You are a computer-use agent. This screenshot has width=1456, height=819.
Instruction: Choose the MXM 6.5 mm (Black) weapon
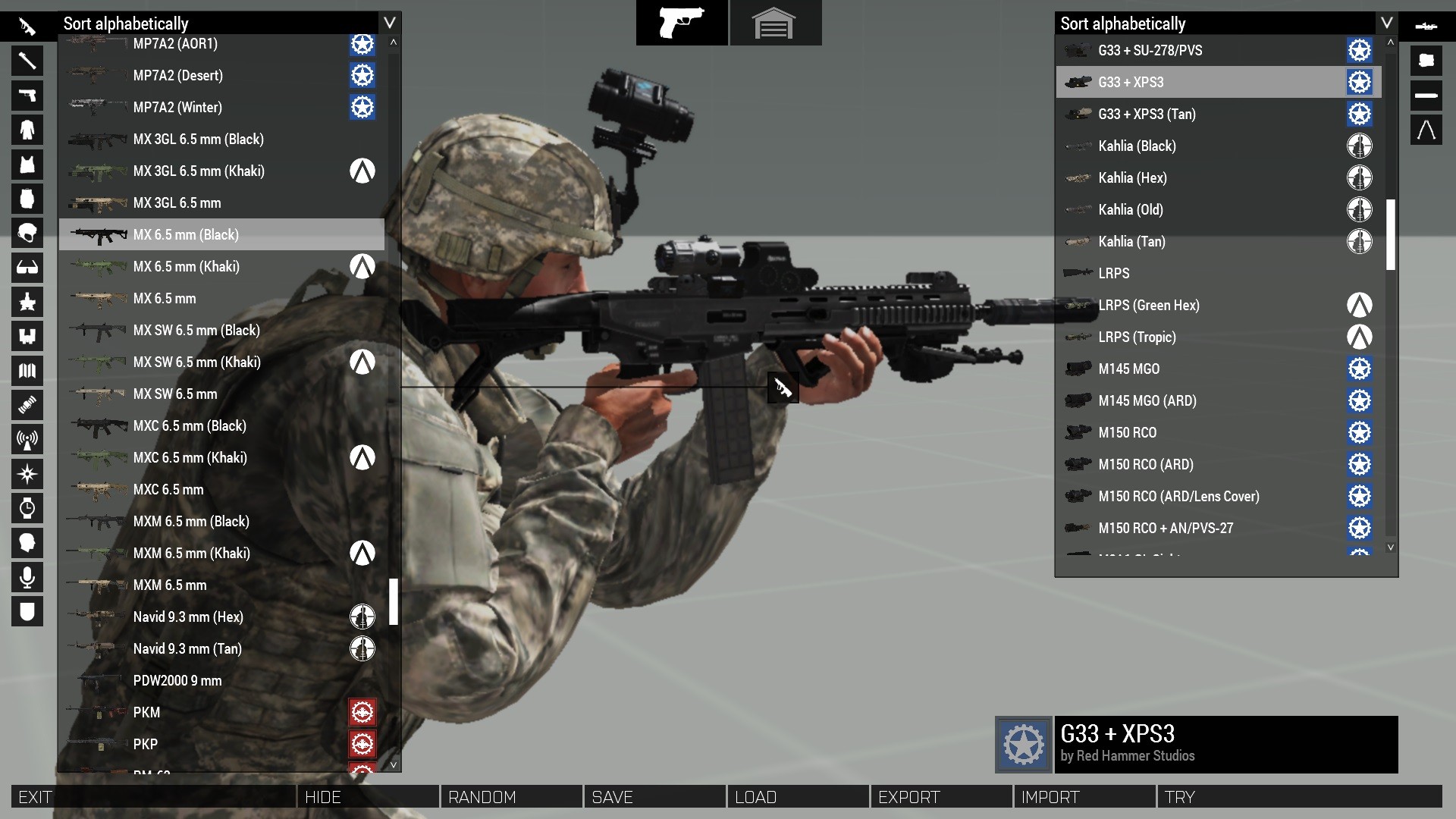191,522
